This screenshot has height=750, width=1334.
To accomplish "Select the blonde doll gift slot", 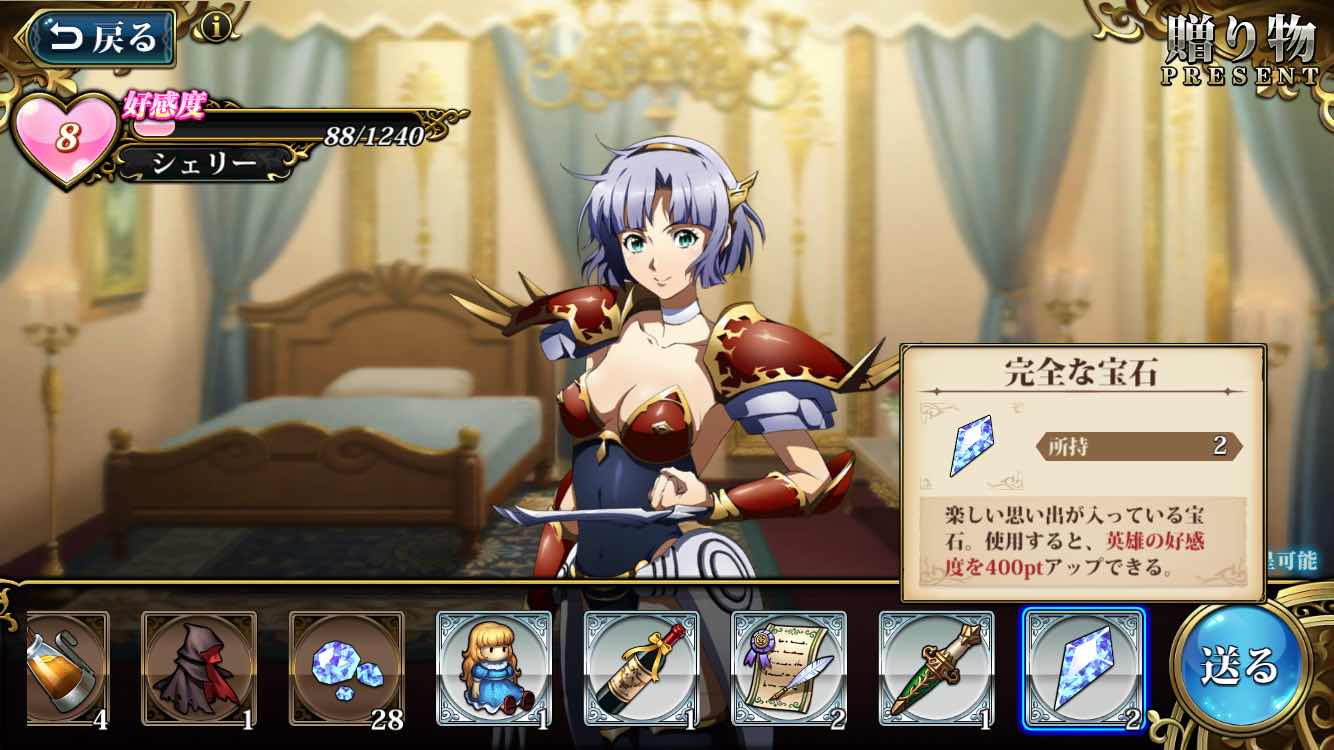I will (x=494, y=667).
